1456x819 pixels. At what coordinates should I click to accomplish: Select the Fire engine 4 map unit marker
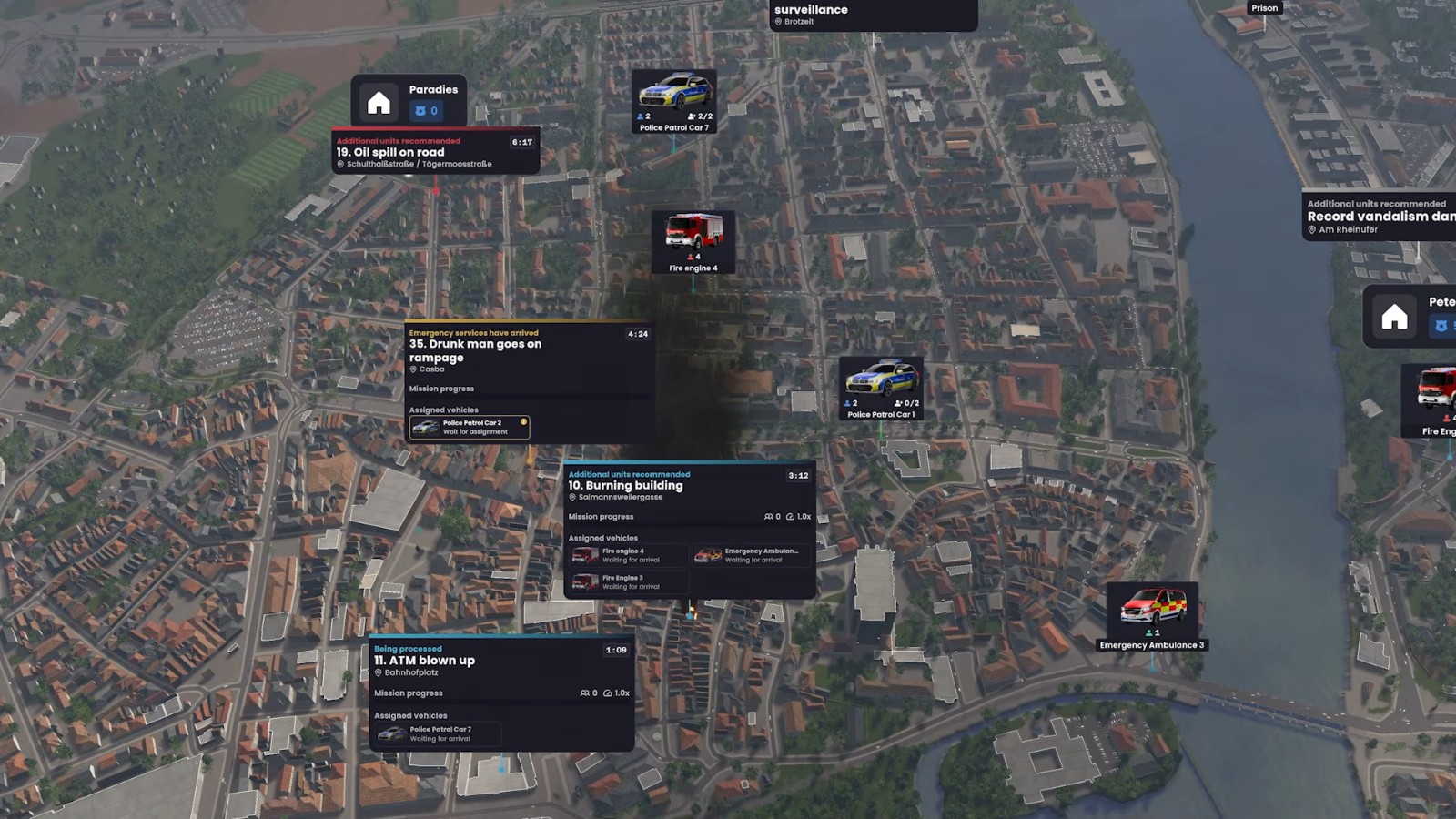click(x=693, y=242)
